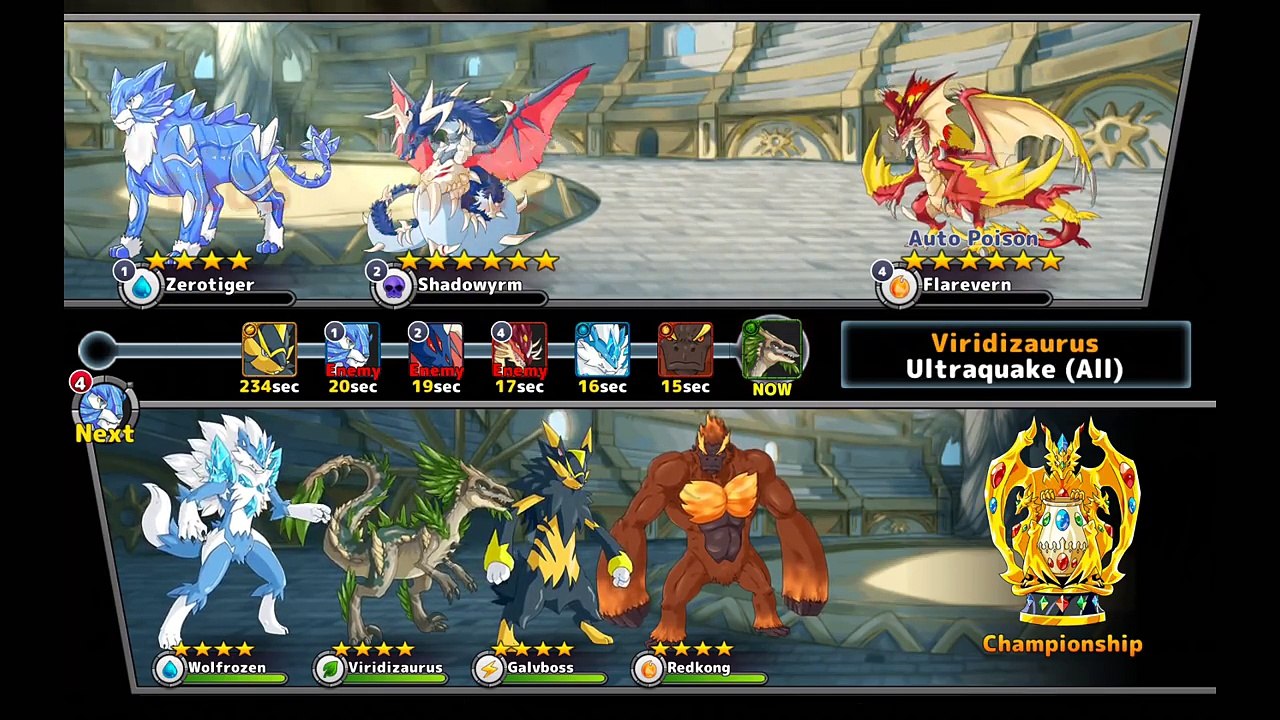Target the enemy Flarevern nameplate
1280x720 pixels.
[965, 286]
